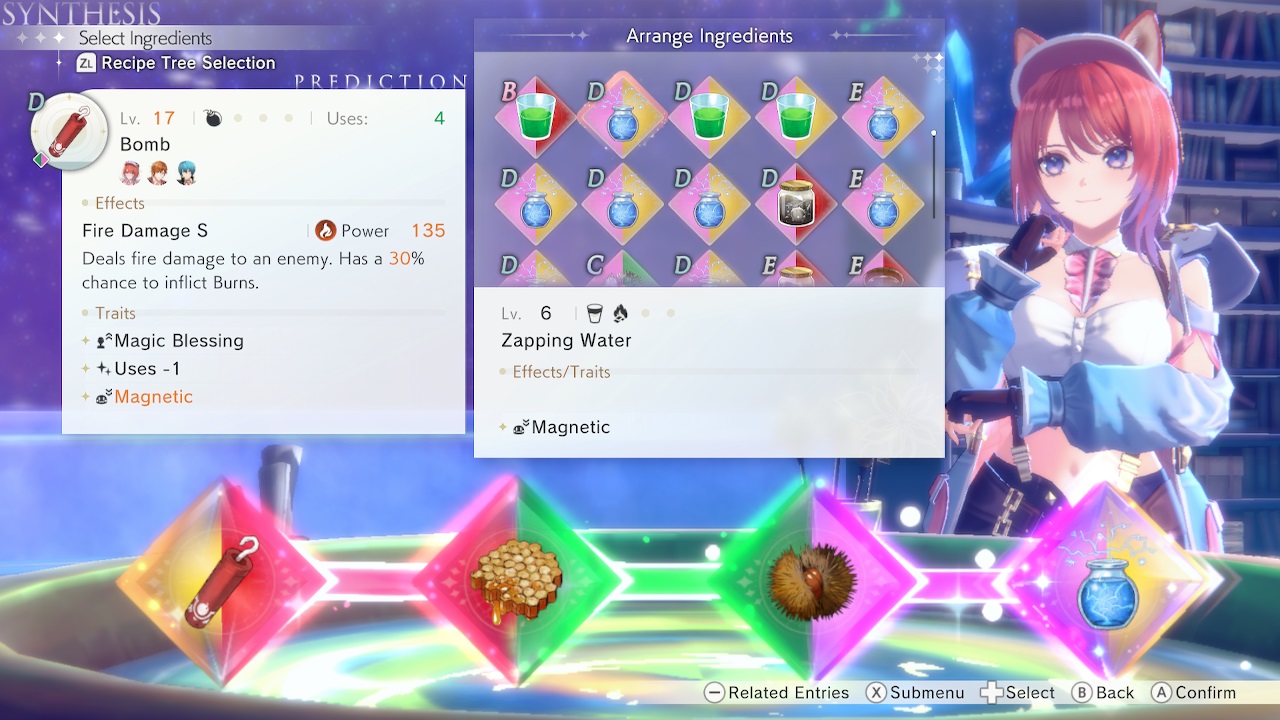Select the honeycomb ingredient diamond
The width and height of the screenshot is (1280, 720).
point(520,578)
